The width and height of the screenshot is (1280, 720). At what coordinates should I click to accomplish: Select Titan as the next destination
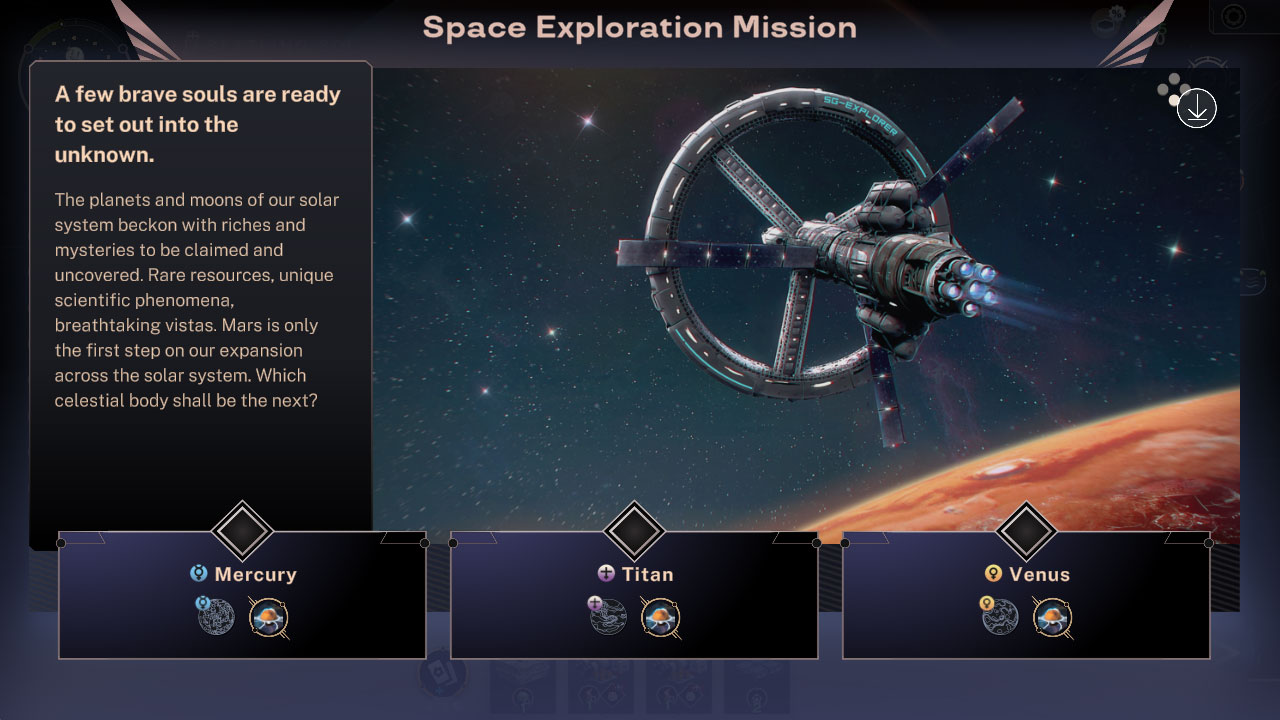[634, 595]
